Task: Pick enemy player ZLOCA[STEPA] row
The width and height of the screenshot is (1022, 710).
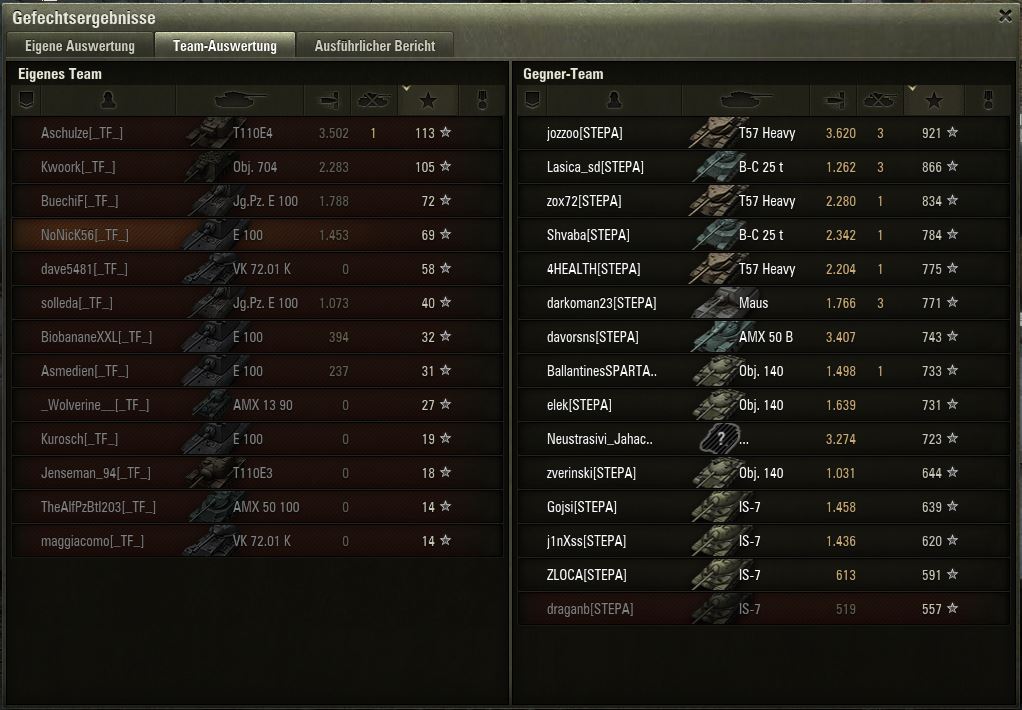Action: tap(587, 575)
